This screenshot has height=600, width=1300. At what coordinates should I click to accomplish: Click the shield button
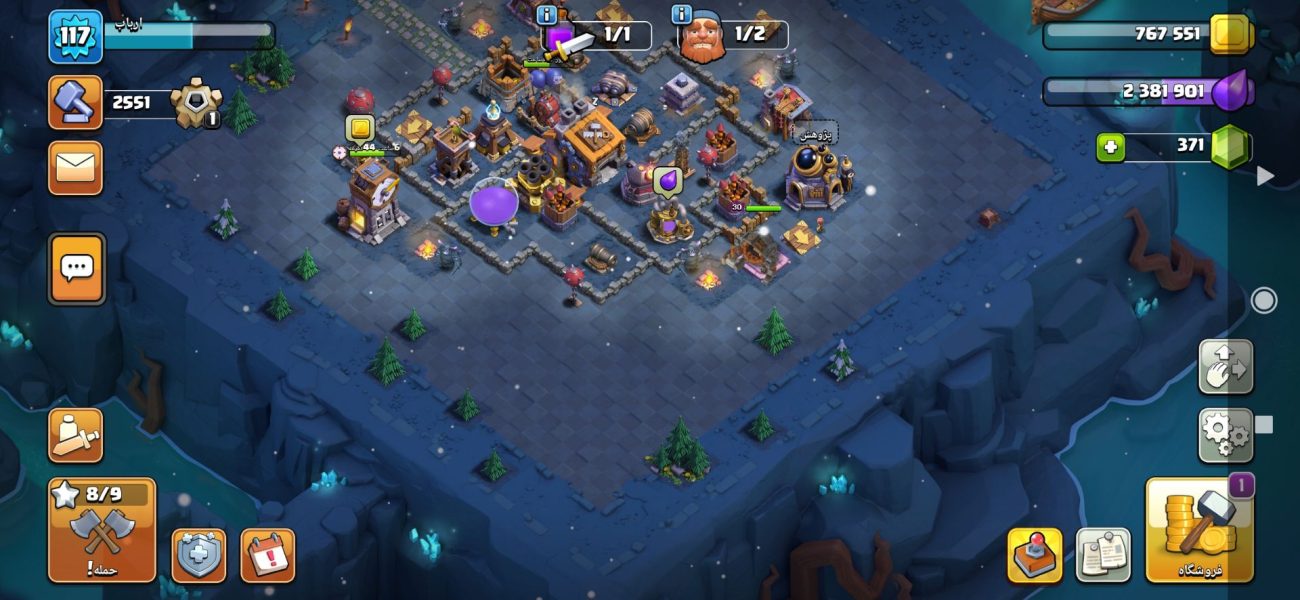199,555
